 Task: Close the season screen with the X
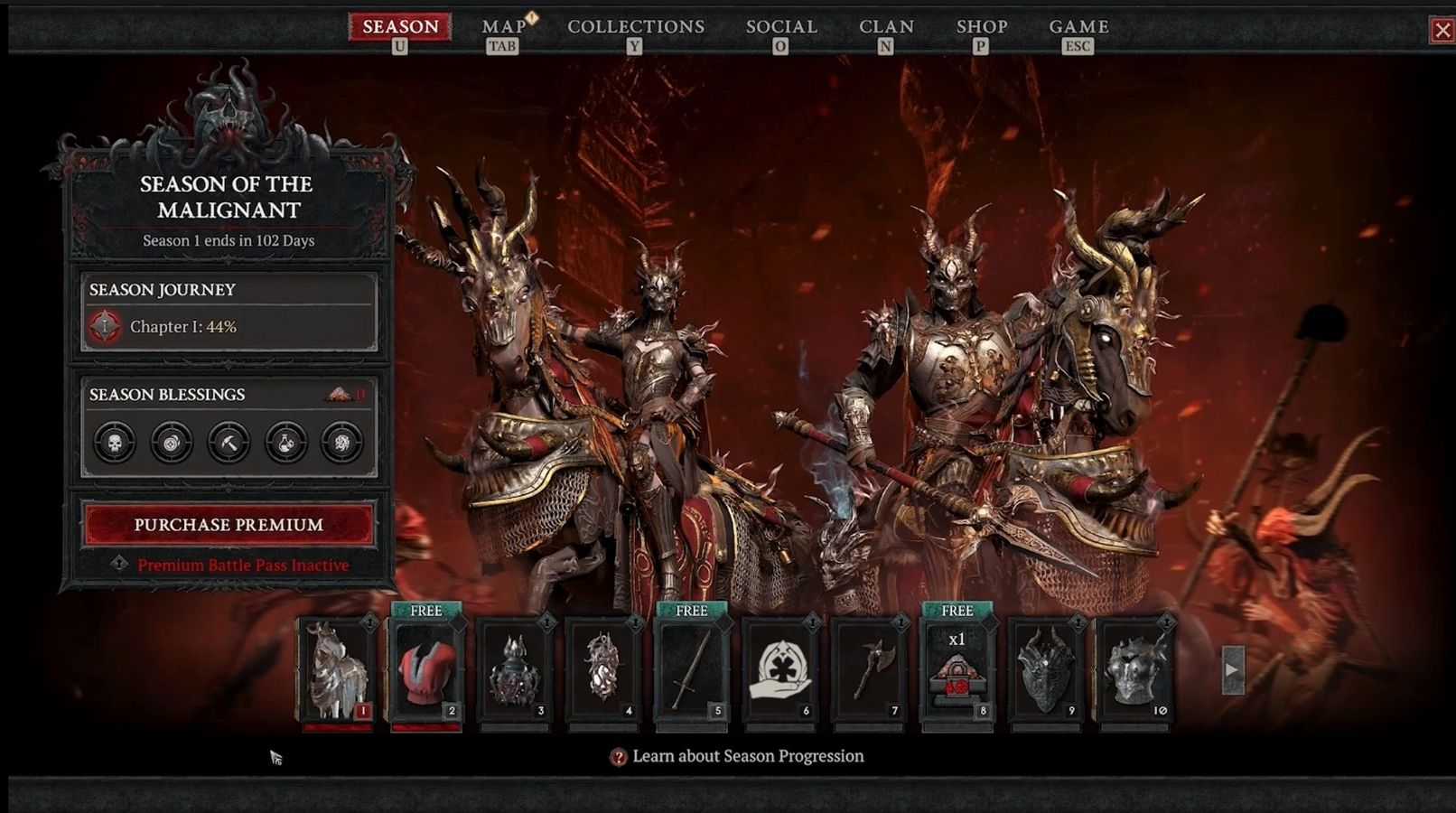tap(1442, 31)
